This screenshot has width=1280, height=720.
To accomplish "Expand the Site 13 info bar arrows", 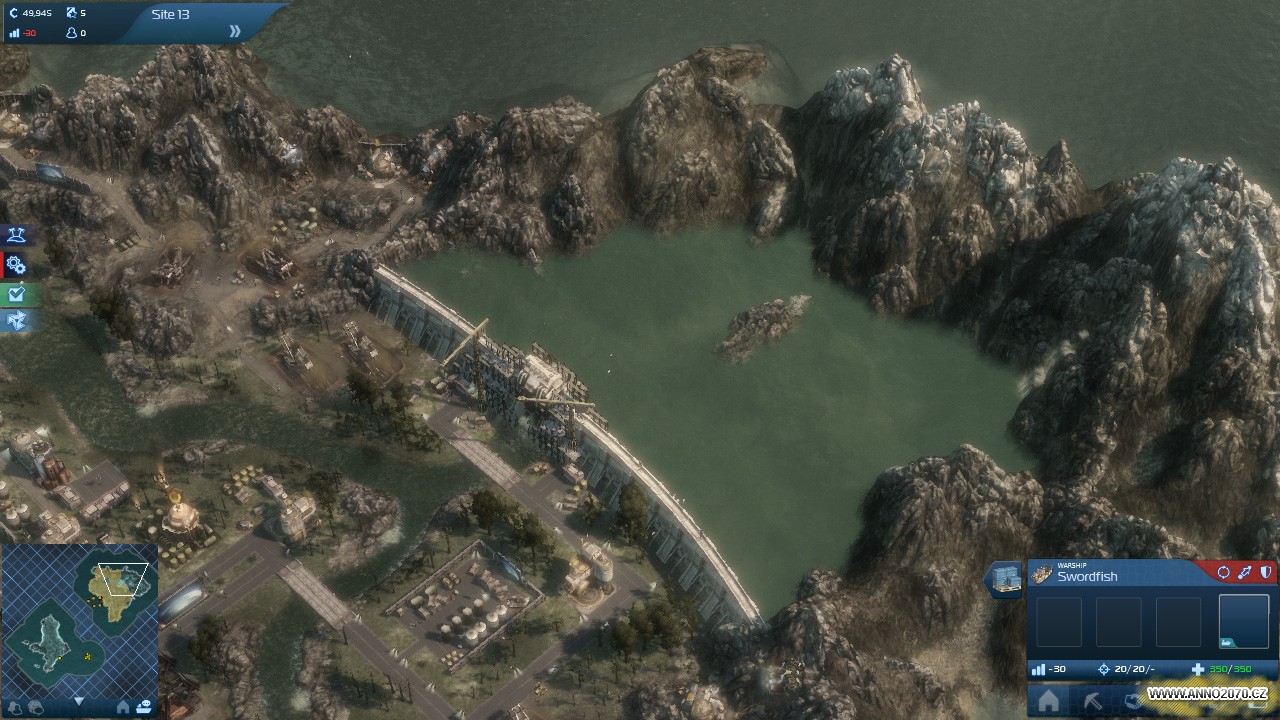I will tap(235, 31).
